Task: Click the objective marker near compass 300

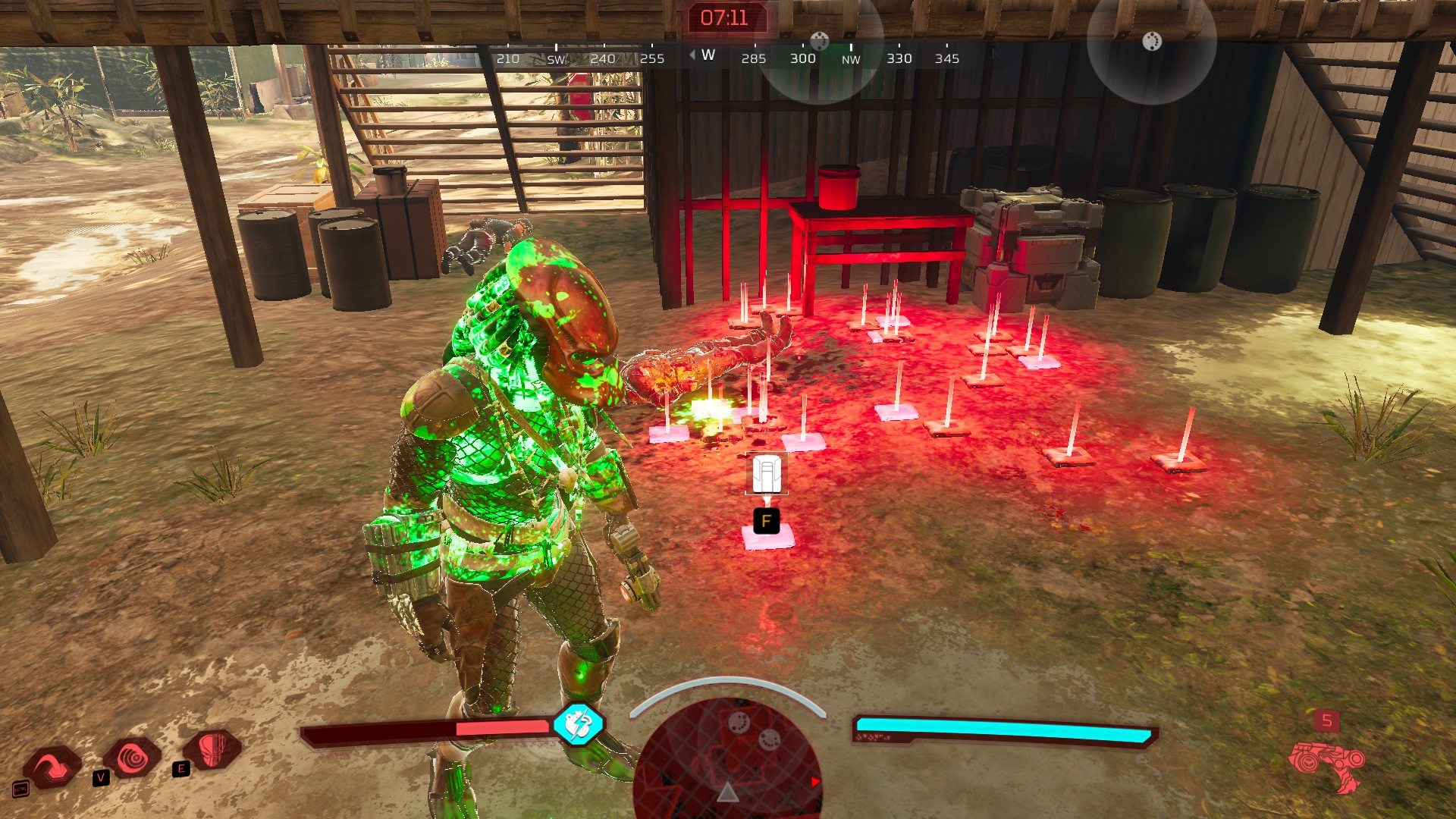Action: point(820,40)
